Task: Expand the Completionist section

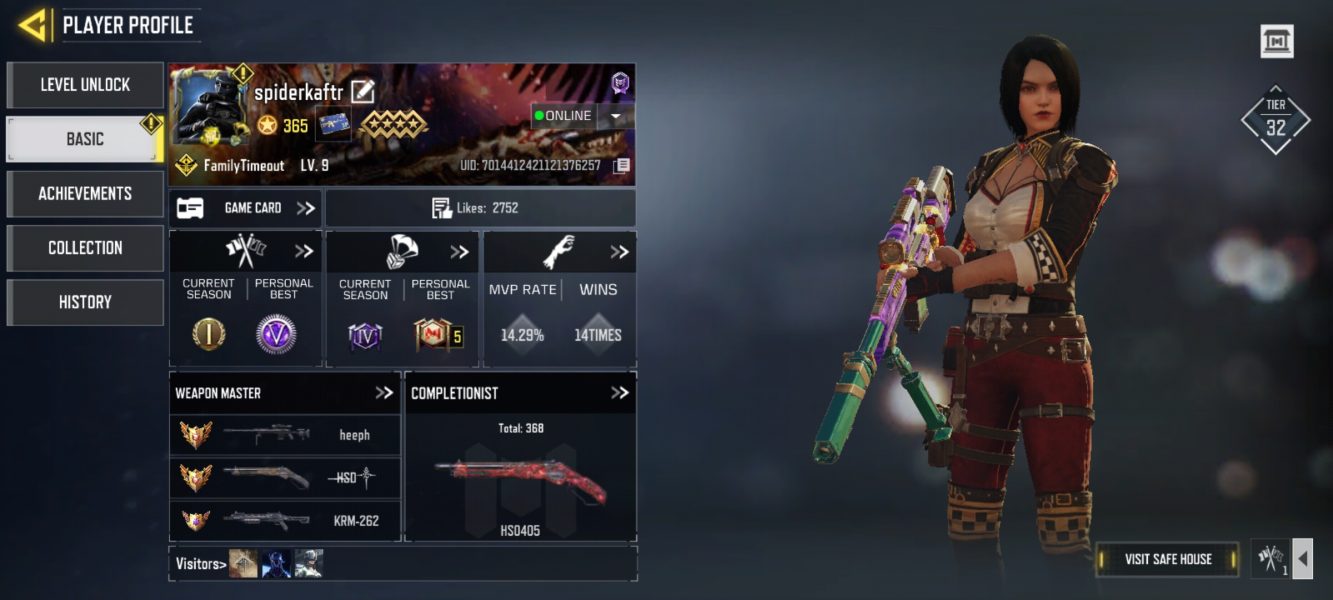Action: (619, 393)
